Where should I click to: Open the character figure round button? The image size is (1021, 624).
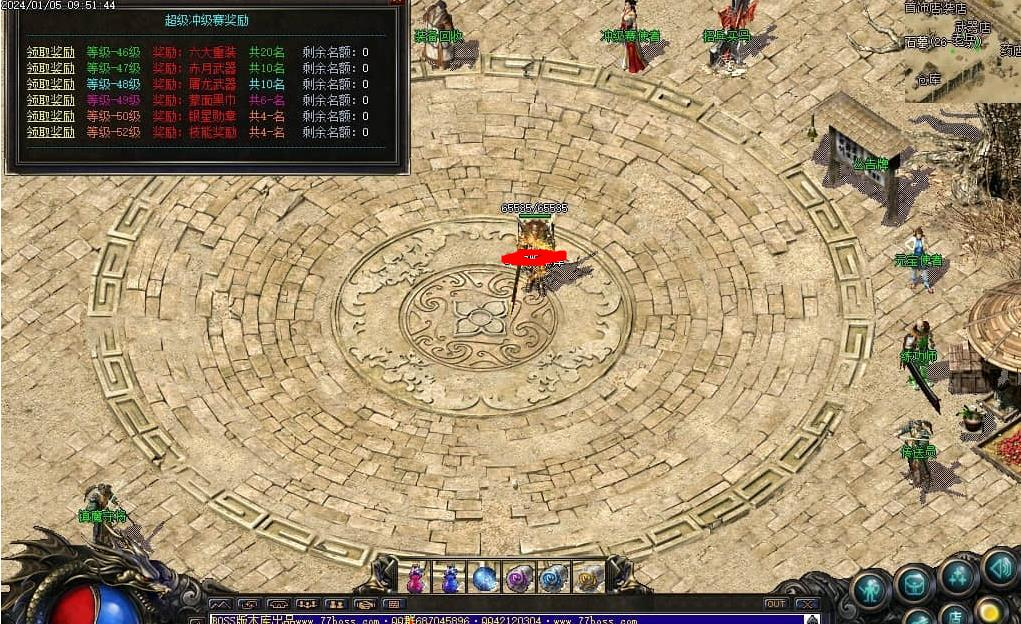click(871, 587)
